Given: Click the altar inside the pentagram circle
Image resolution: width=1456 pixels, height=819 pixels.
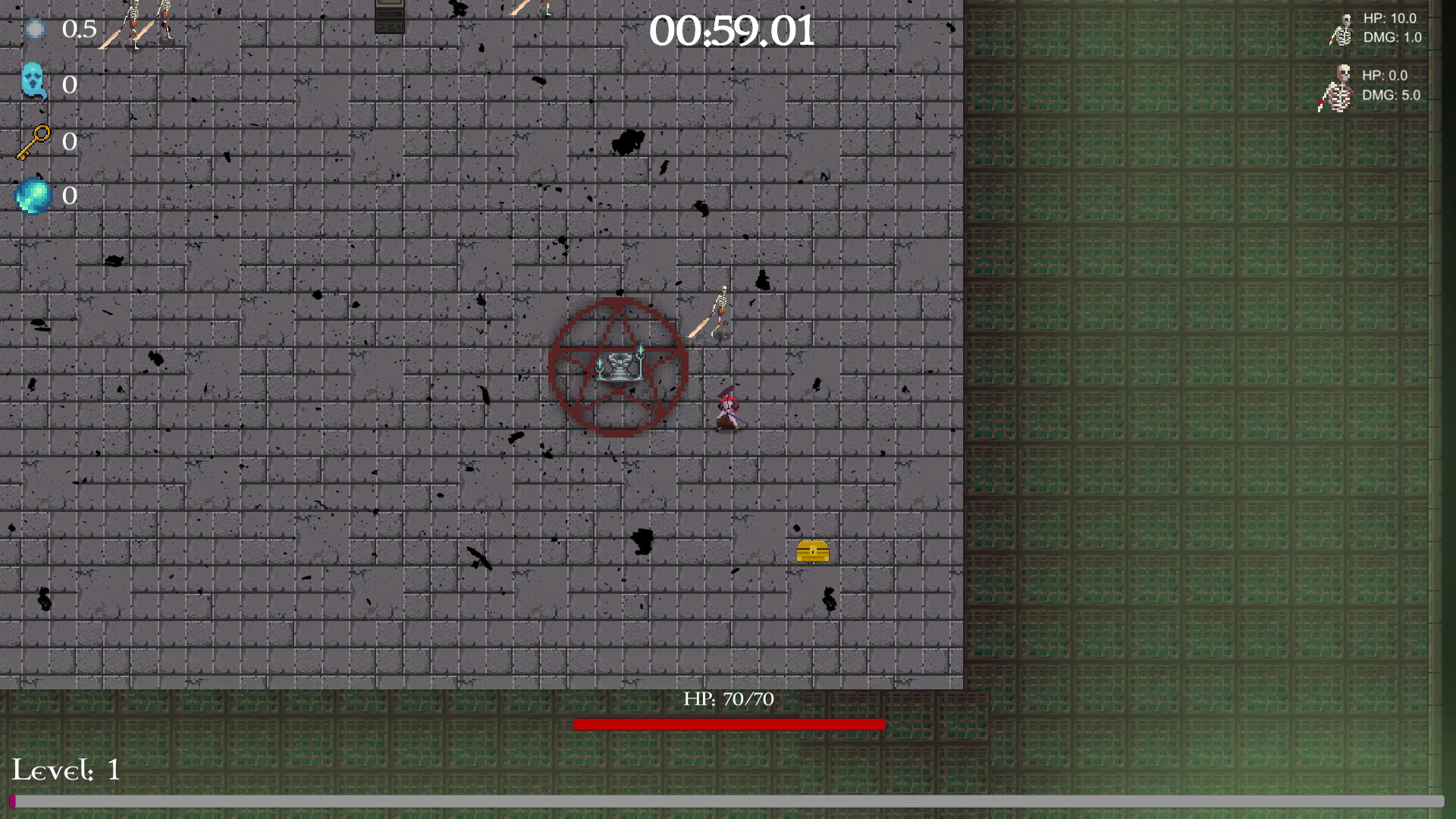Looking at the screenshot, I should pyautogui.click(x=620, y=365).
